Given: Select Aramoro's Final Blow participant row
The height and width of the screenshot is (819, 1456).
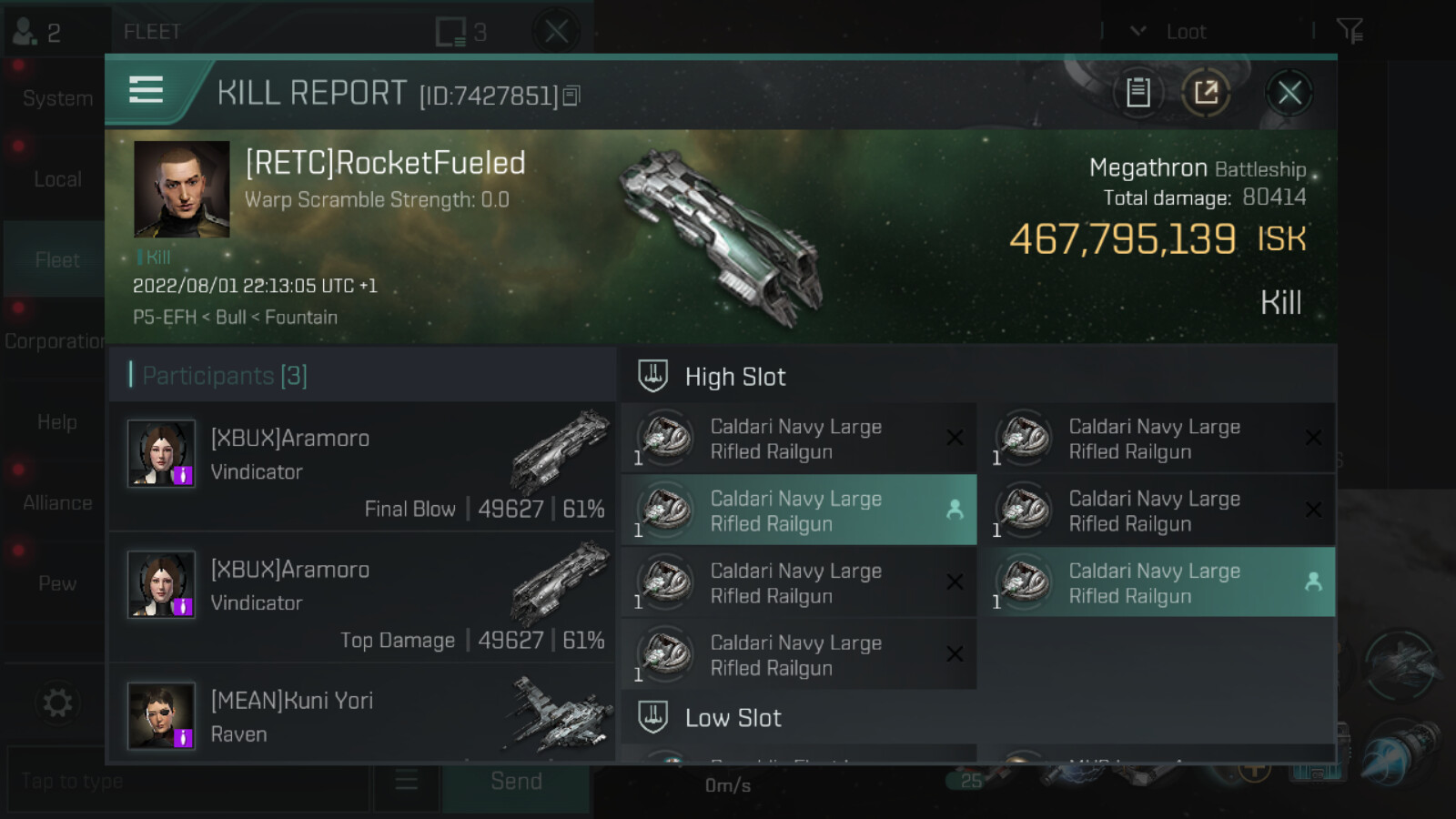Looking at the screenshot, I should click(362, 467).
